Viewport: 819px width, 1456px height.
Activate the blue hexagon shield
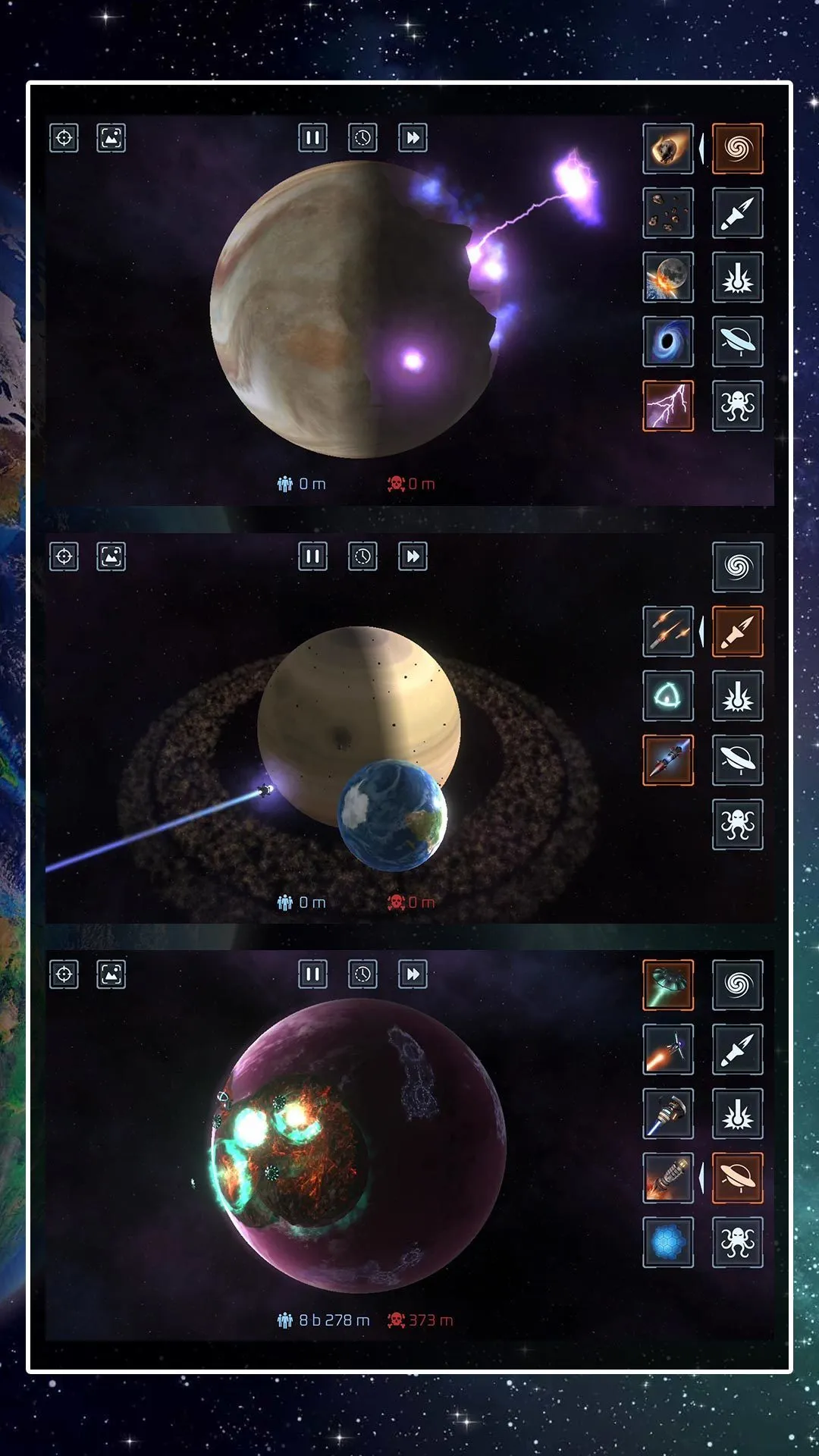[668, 1242]
